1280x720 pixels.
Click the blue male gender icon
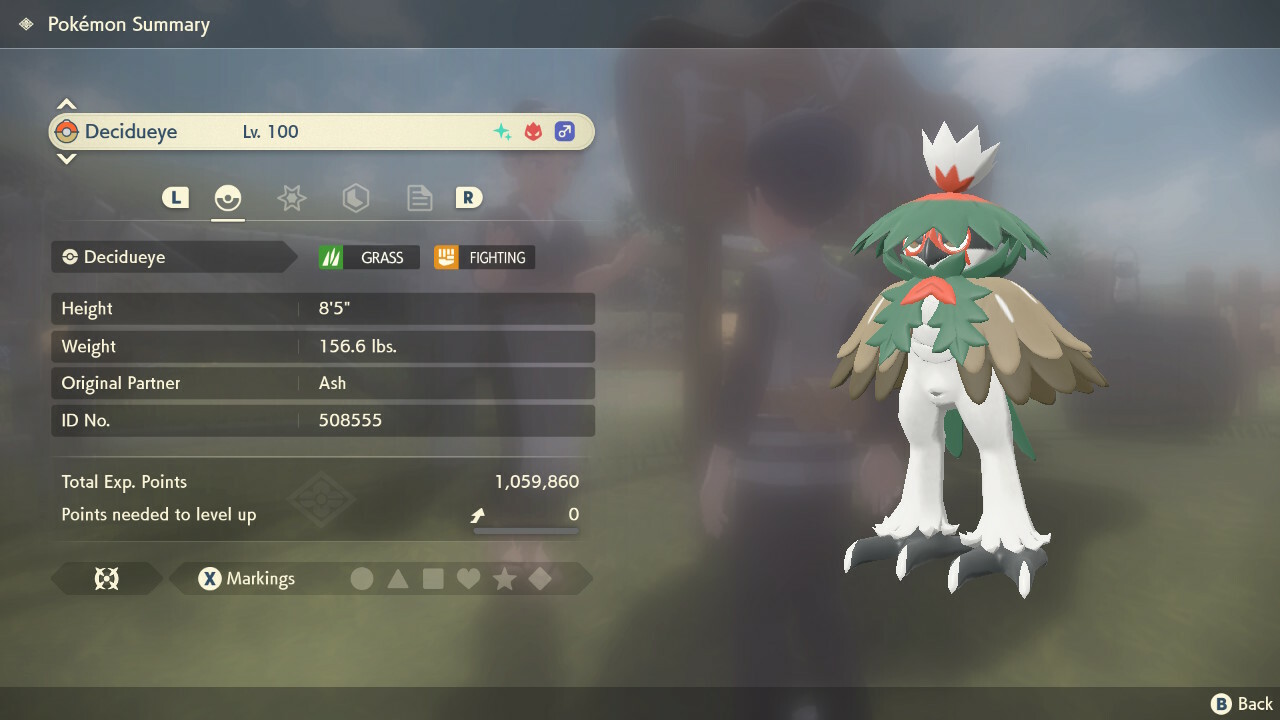pyautogui.click(x=564, y=131)
